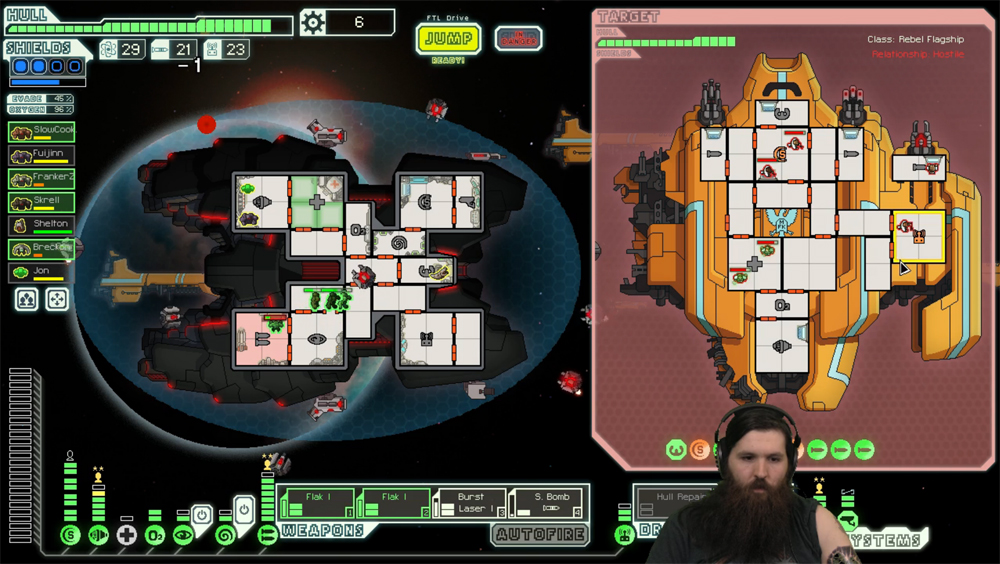Open the ship upgrades gear button
This screenshot has width=1000, height=564.
pos(313,22)
